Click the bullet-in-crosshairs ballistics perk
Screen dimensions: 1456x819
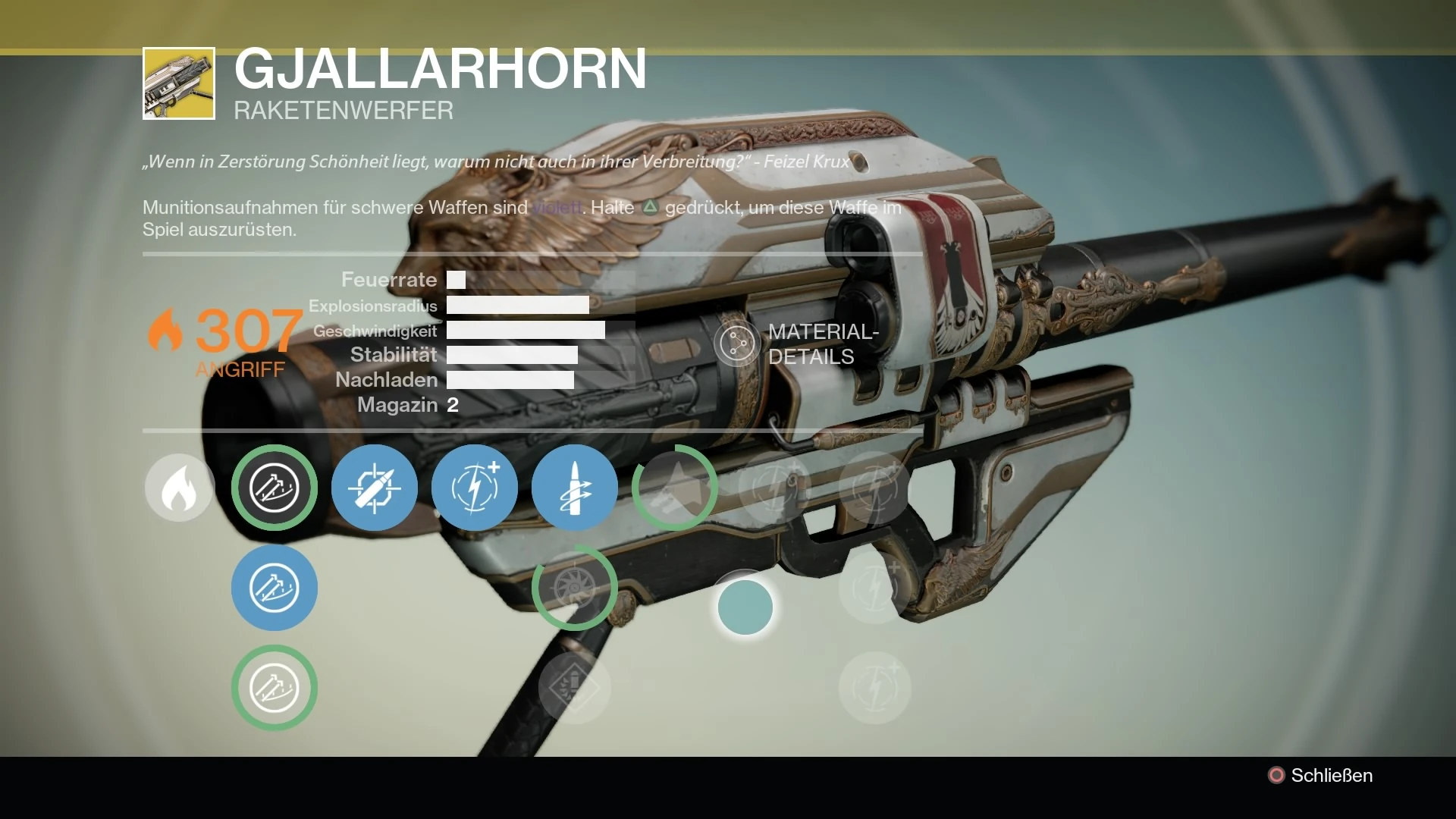tap(375, 488)
